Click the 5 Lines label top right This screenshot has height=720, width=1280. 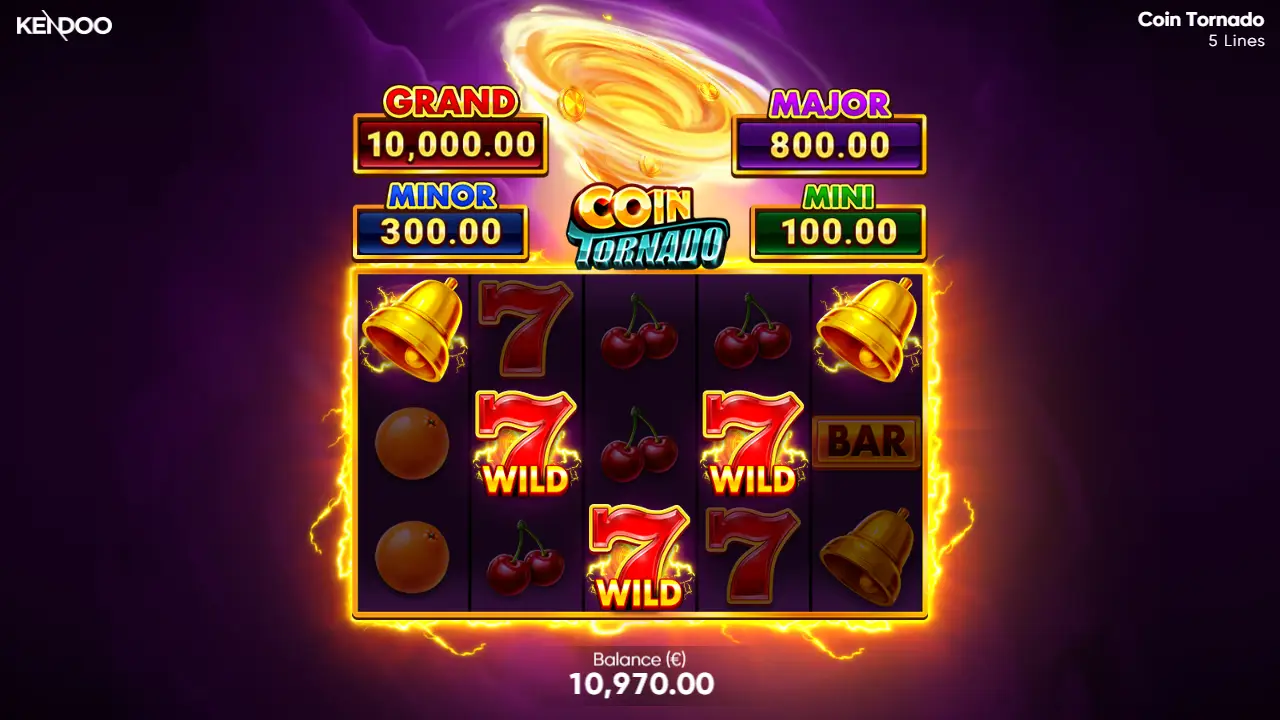pyautogui.click(x=1234, y=41)
